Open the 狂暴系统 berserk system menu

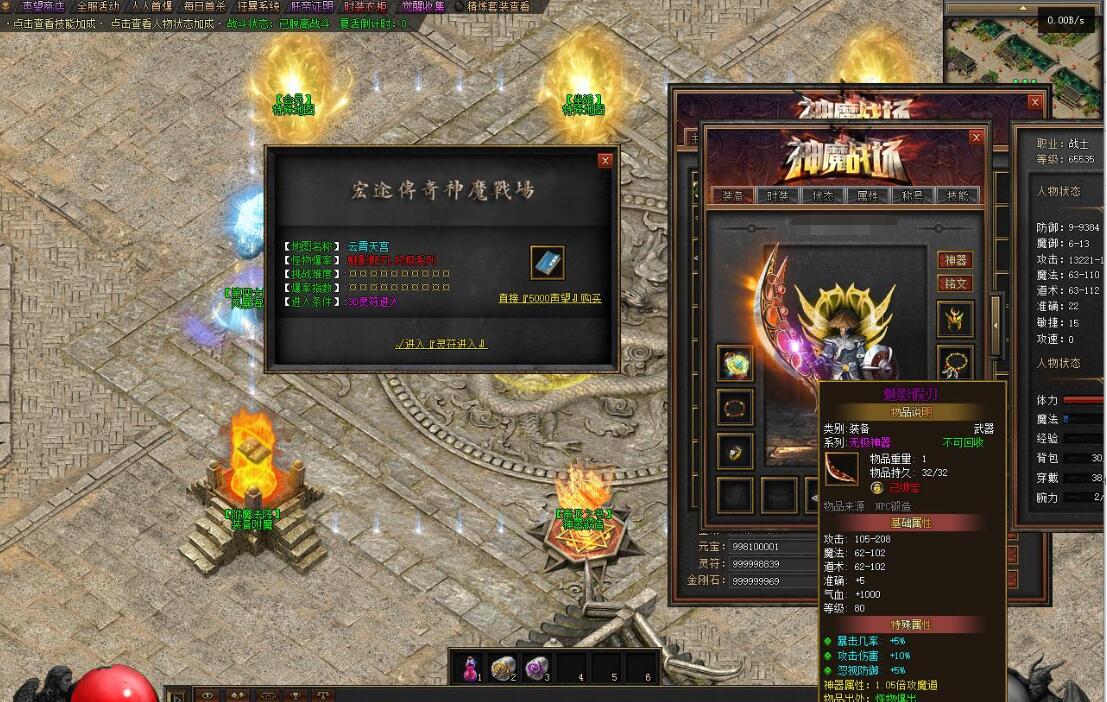tap(258, 6)
